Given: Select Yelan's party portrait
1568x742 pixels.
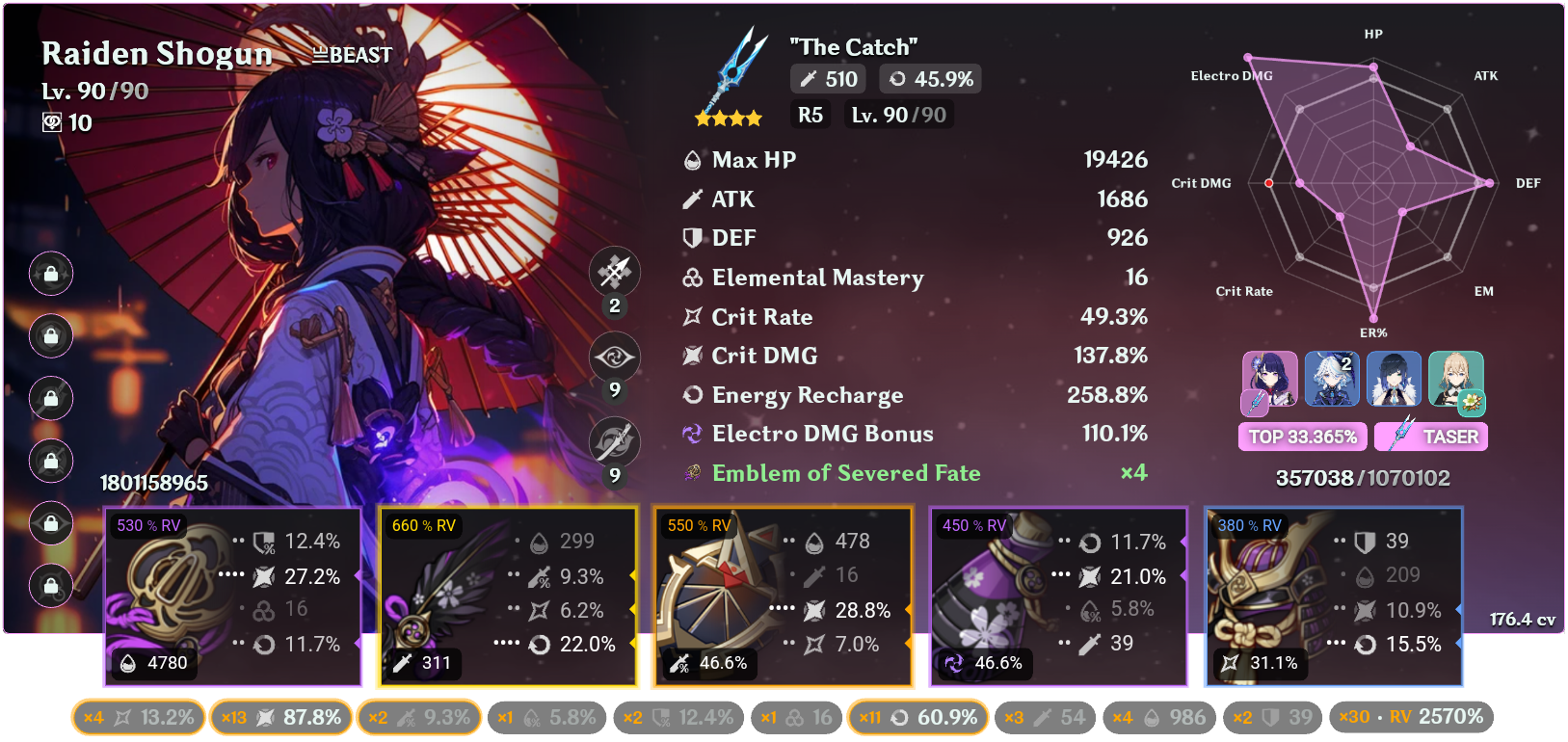Looking at the screenshot, I should point(1394,379).
